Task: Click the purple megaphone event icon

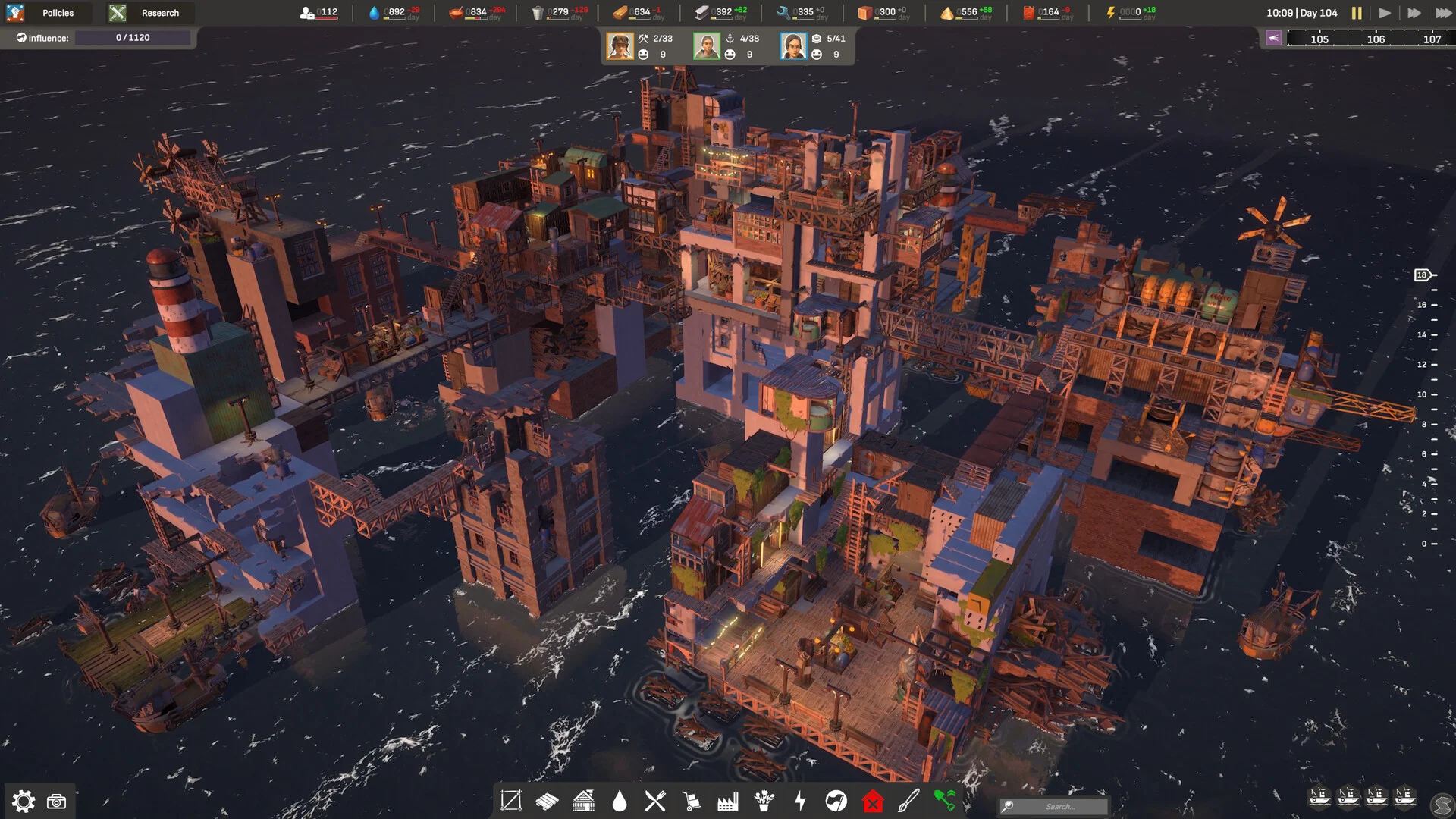Action: pyautogui.click(x=1274, y=38)
